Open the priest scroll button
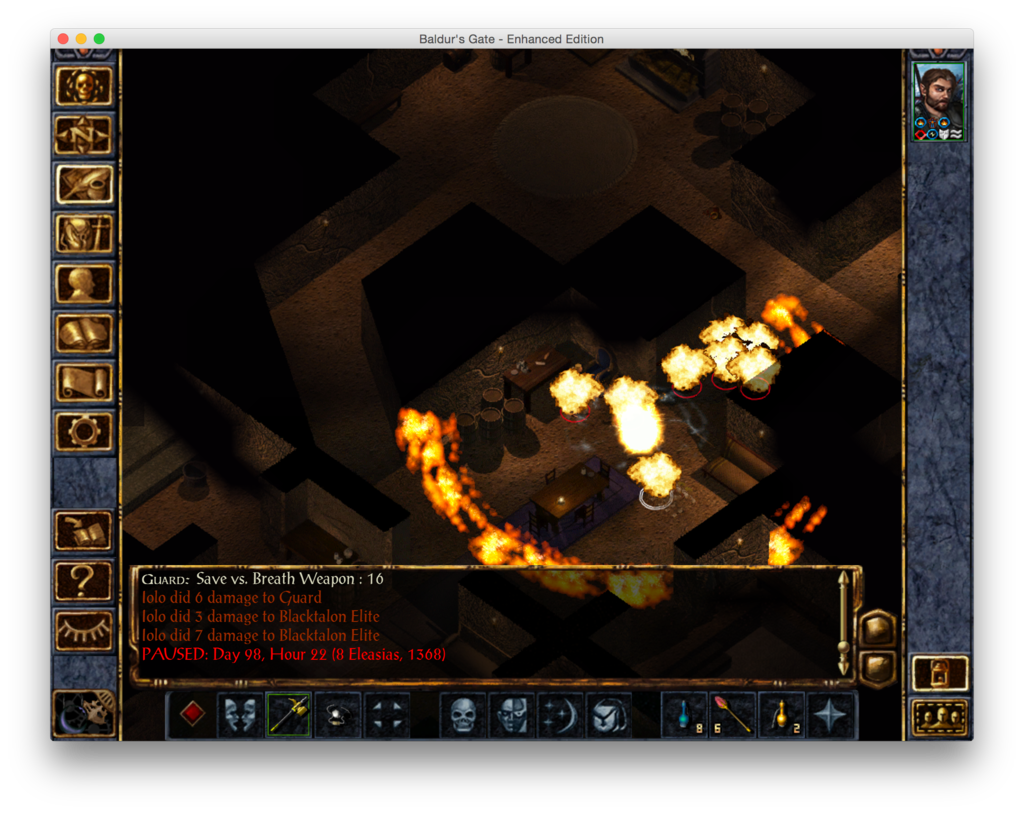The image size is (1024, 813). [84, 382]
